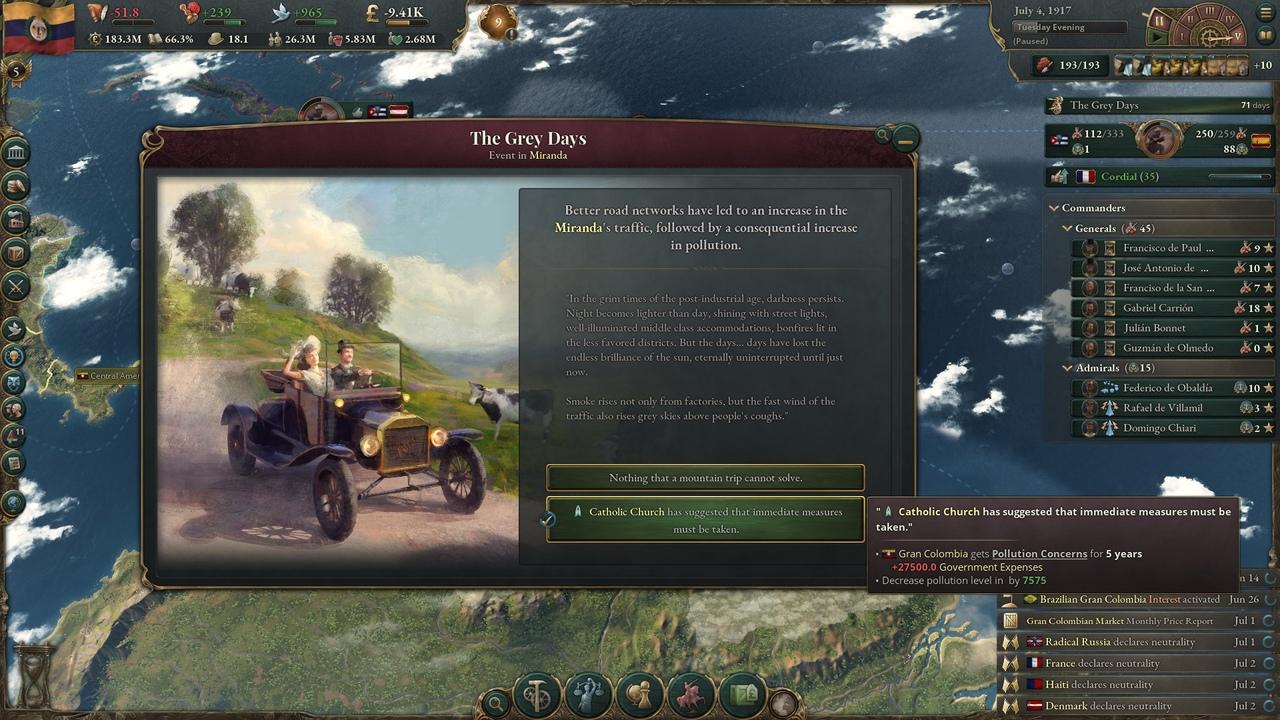Minimize The Grey Days event window

point(905,140)
